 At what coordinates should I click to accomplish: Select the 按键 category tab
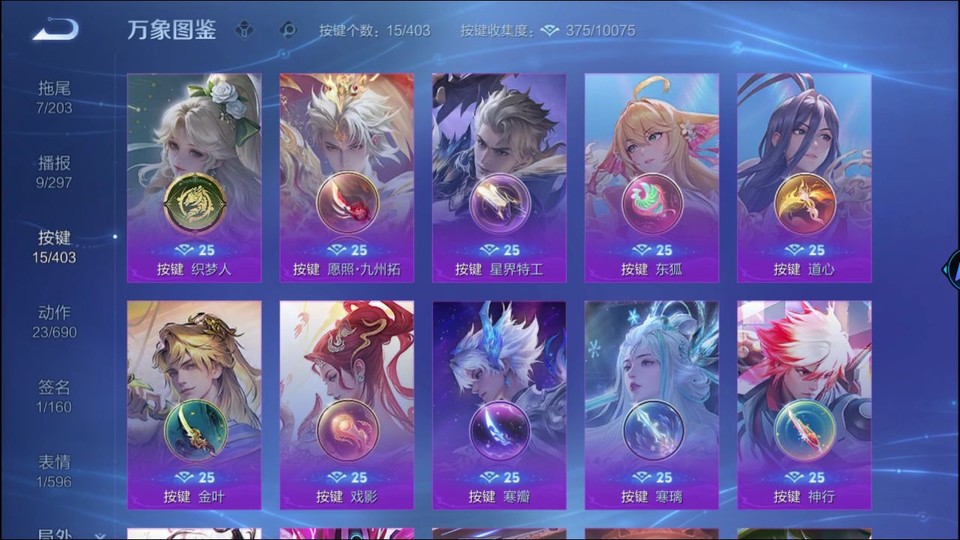55,247
